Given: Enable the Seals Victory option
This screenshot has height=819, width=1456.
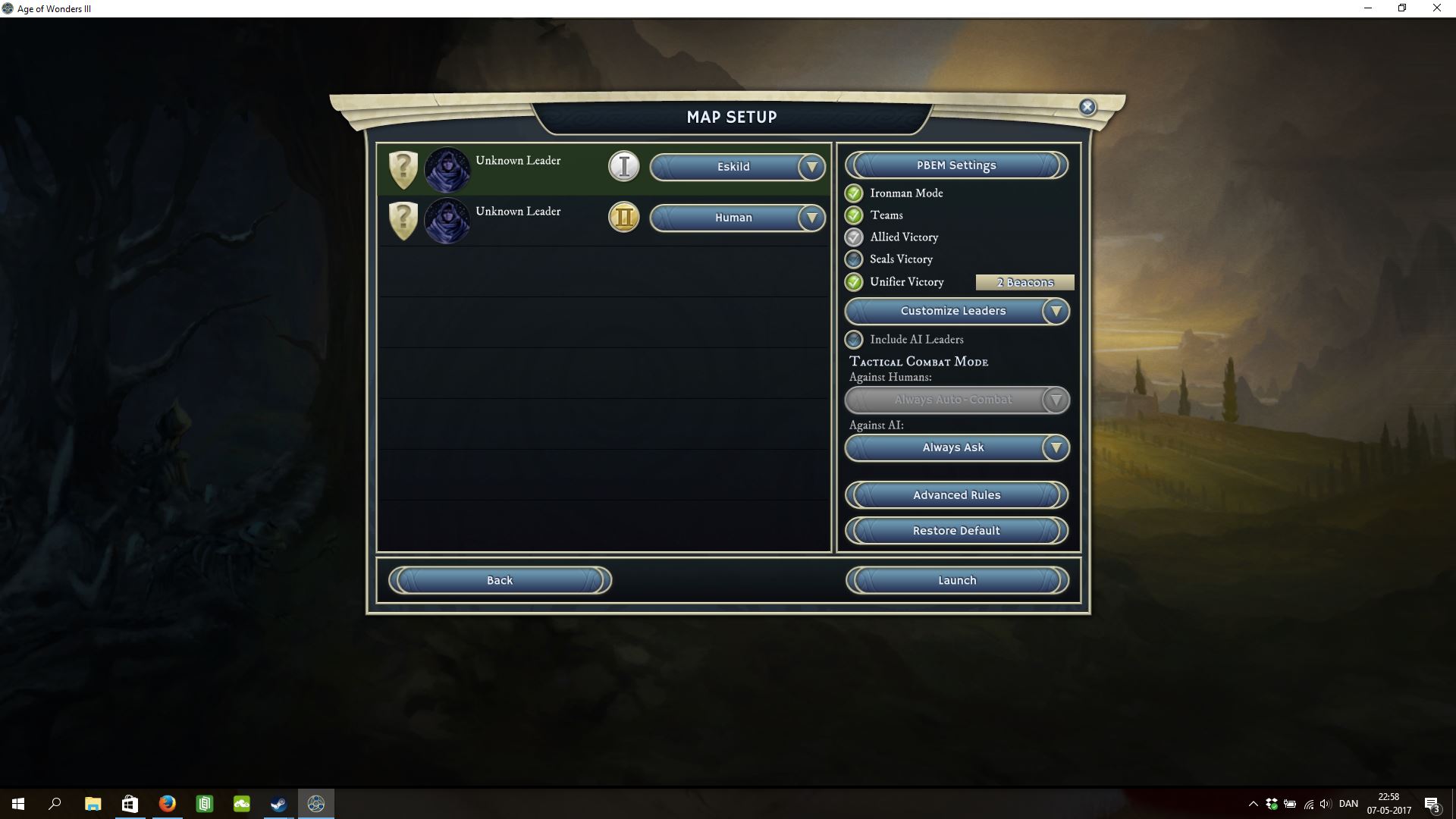Looking at the screenshot, I should coord(854,259).
